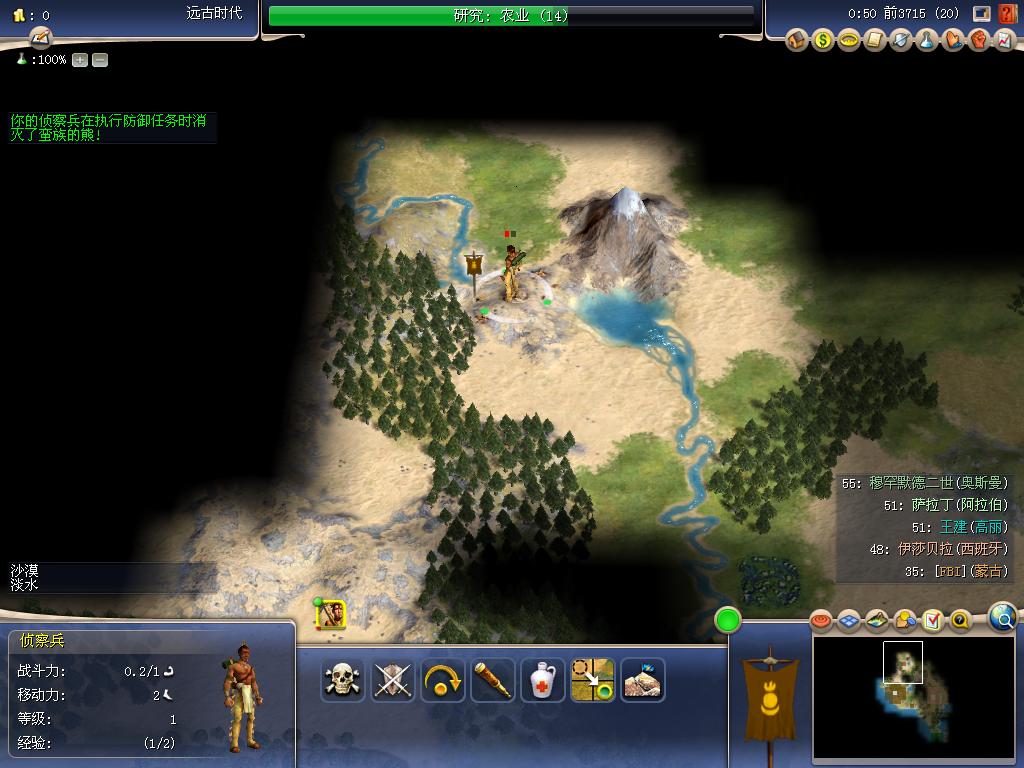Increase research rate with plus button
1024x768 pixels.
pyautogui.click(x=80, y=60)
